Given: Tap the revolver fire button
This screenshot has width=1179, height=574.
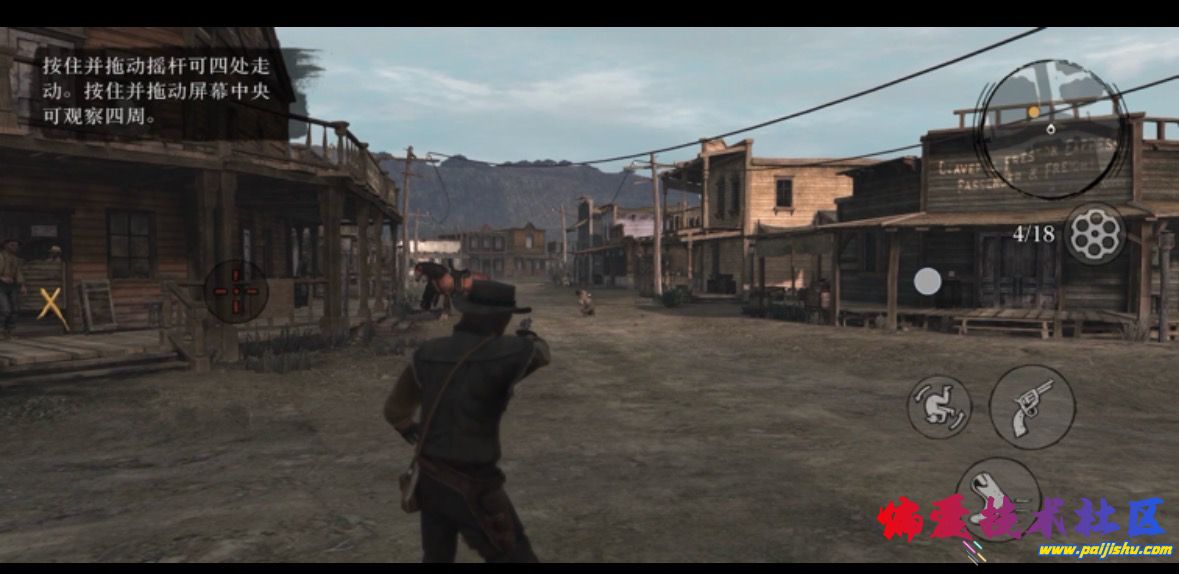Looking at the screenshot, I should coord(1032,406).
